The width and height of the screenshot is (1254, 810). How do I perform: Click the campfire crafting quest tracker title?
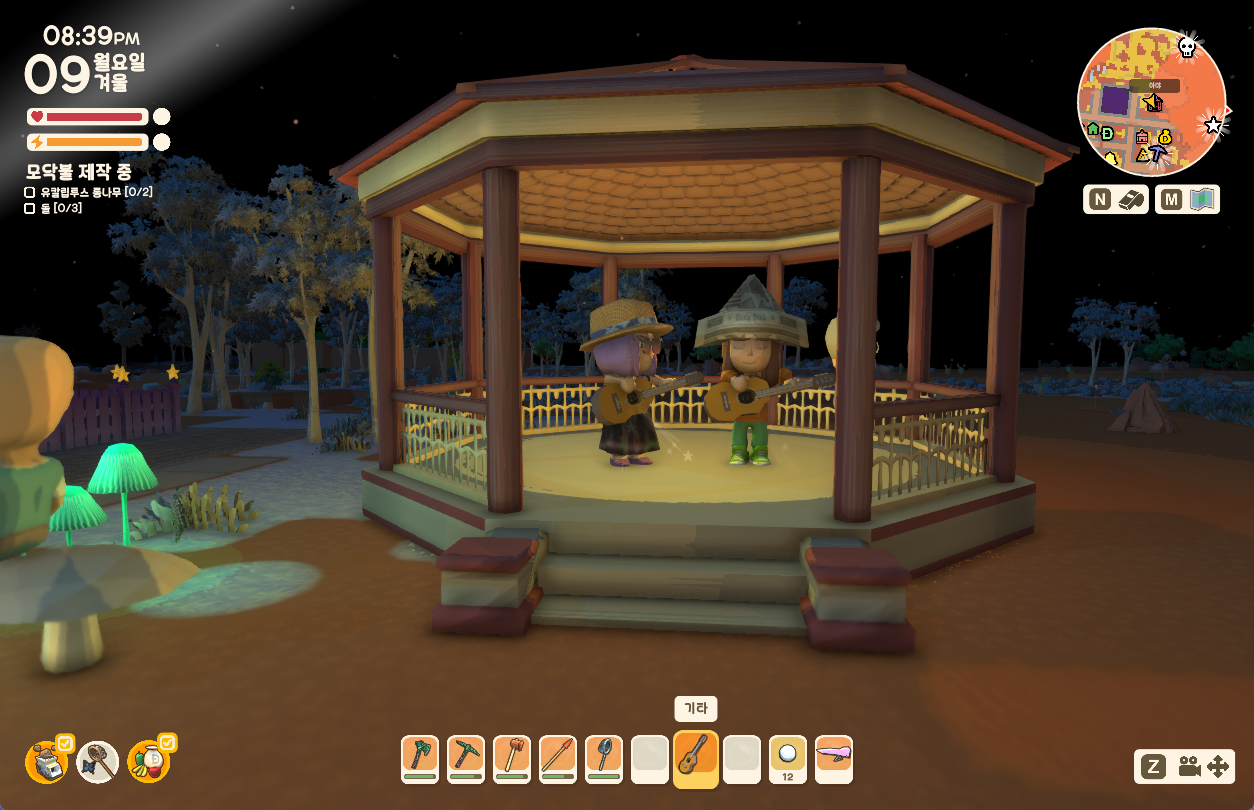pos(79,171)
